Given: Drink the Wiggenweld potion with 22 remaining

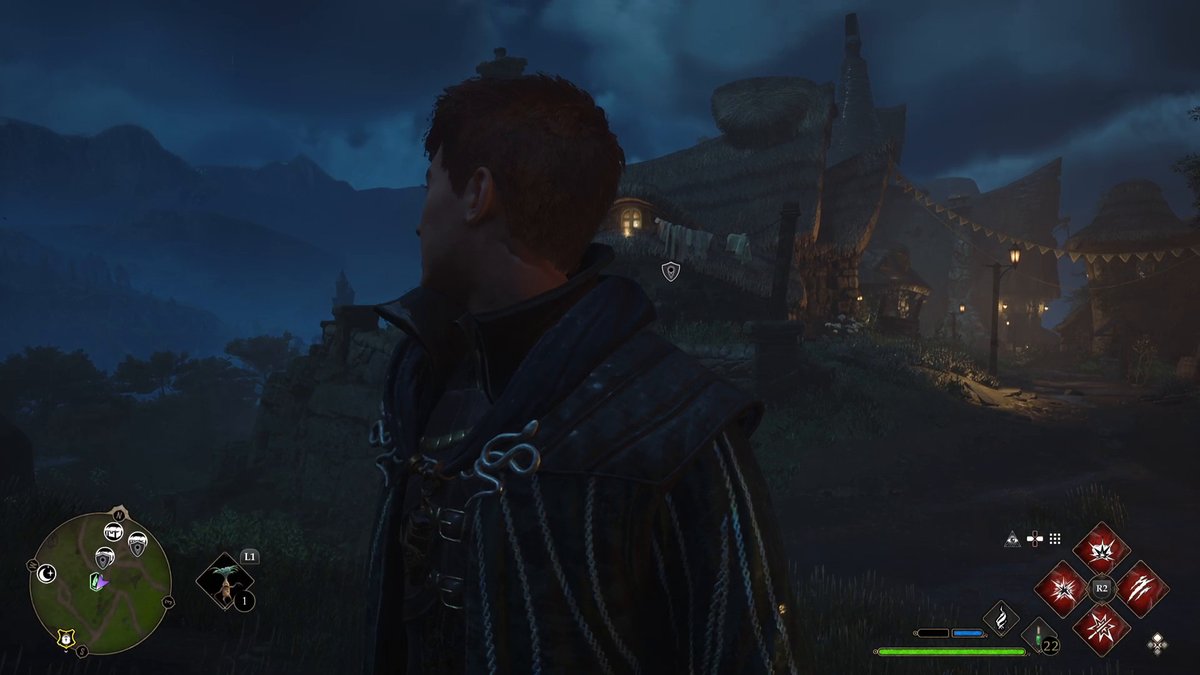Looking at the screenshot, I should click(1040, 637).
